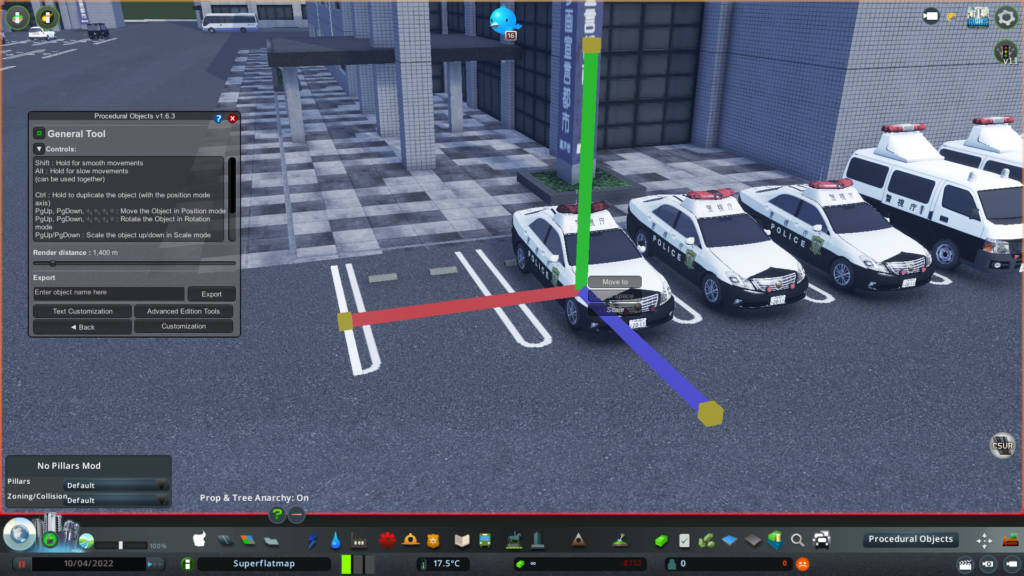
Task: Select the Procedural Objects toolbar button
Action: (910, 540)
